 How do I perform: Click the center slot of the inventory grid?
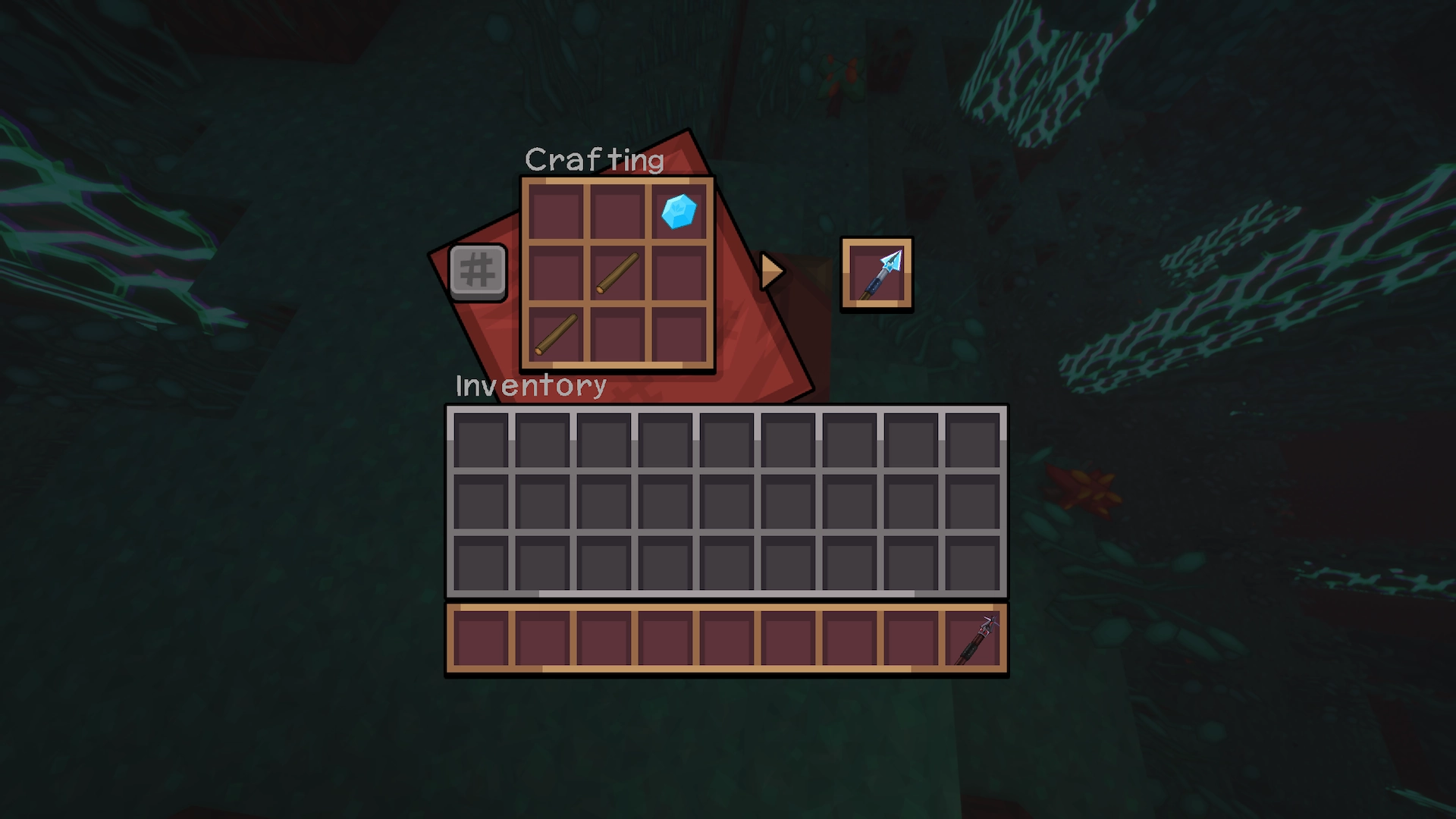click(726, 503)
